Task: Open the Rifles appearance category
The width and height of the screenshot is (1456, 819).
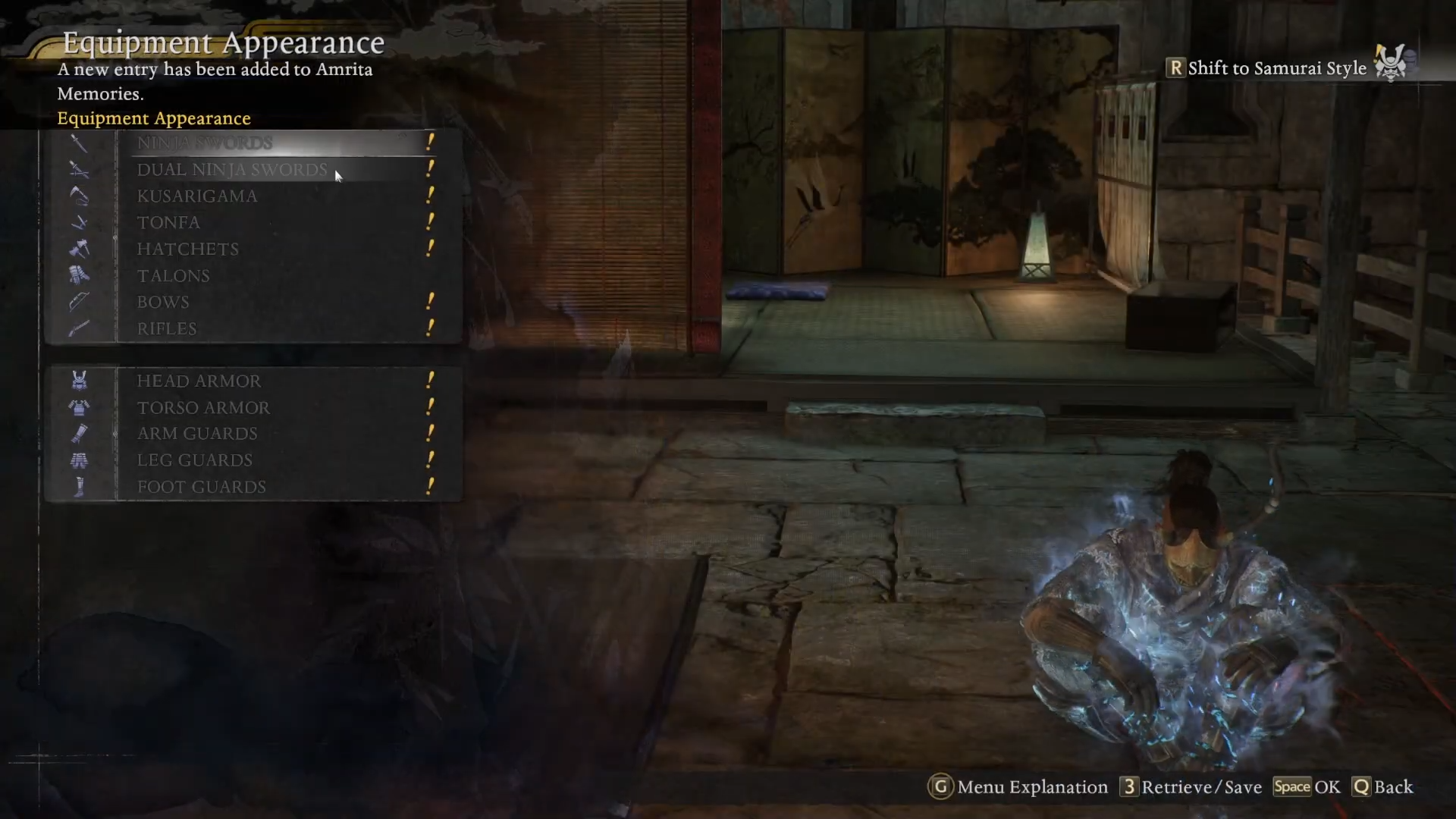Action: (167, 329)
